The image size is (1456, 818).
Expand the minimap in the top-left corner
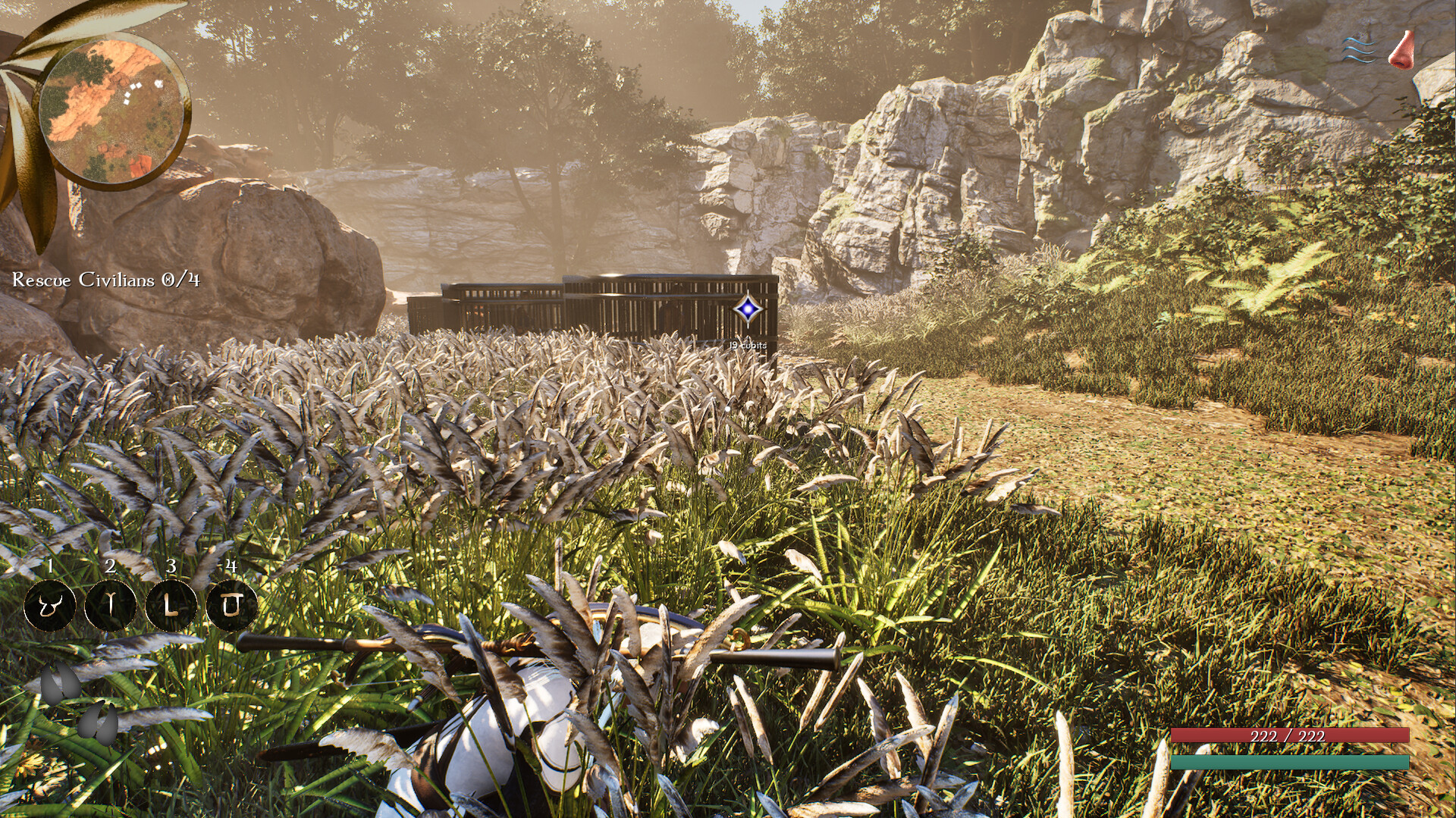coord(114,106)
